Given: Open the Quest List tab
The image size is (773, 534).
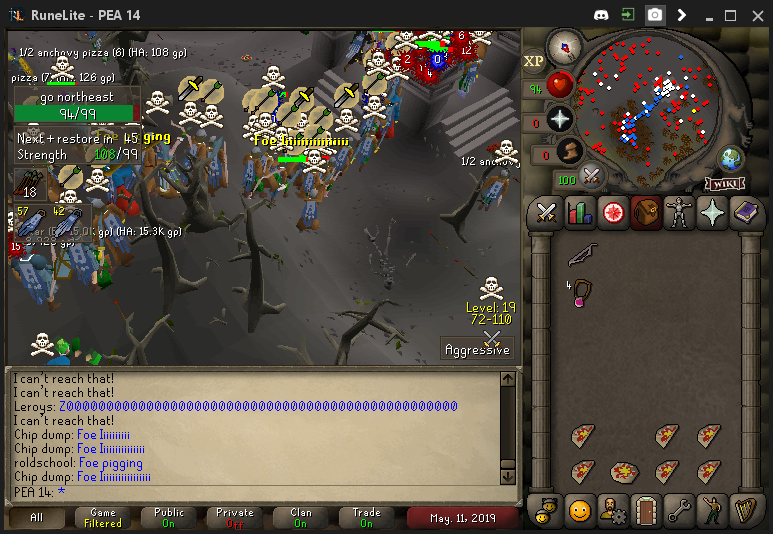Looking at the screenshot, I should pyautogui.click(x=612, y=213).
